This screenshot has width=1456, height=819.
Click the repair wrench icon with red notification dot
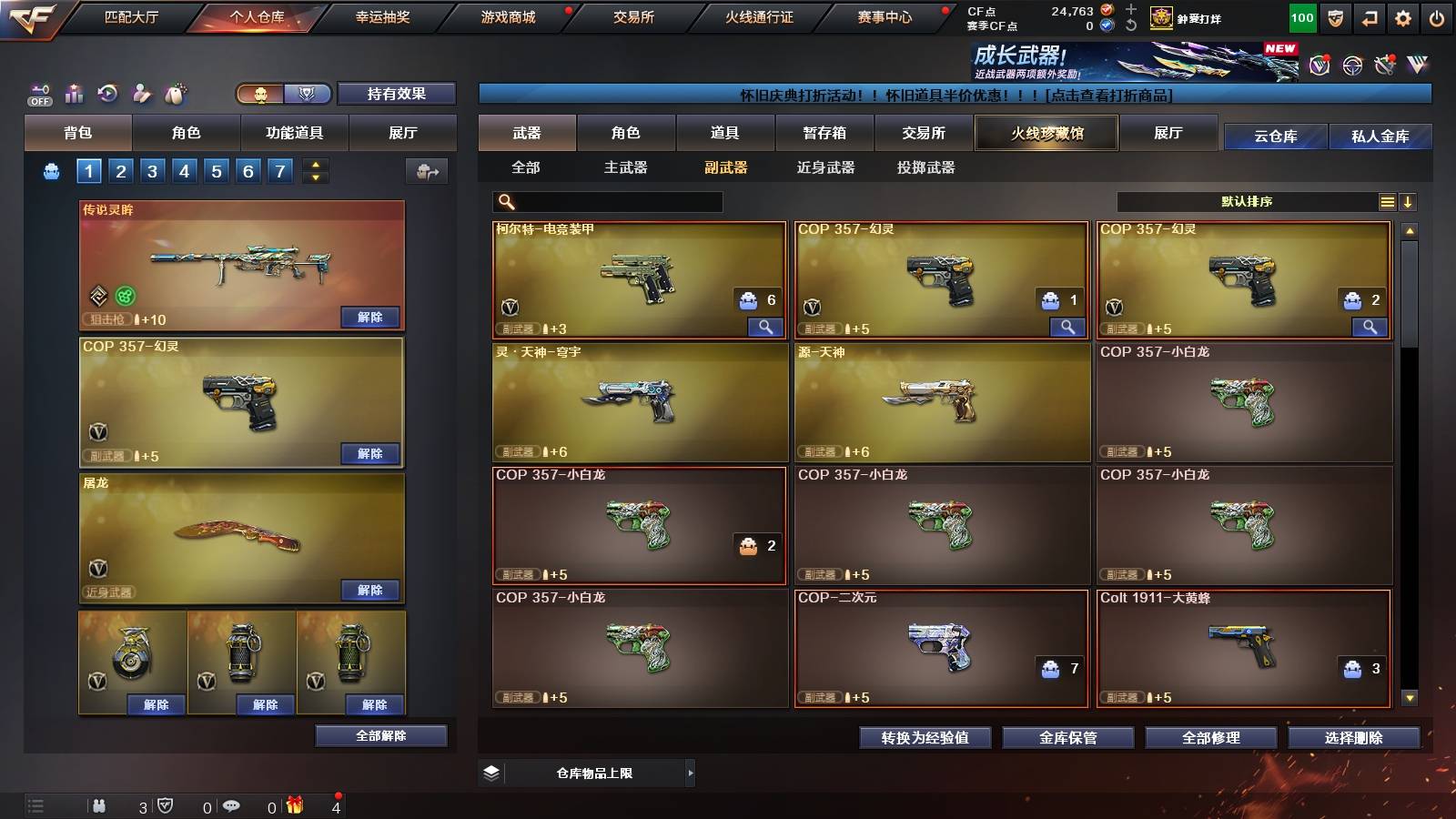pyautogui.click(x=1386, y=64)
